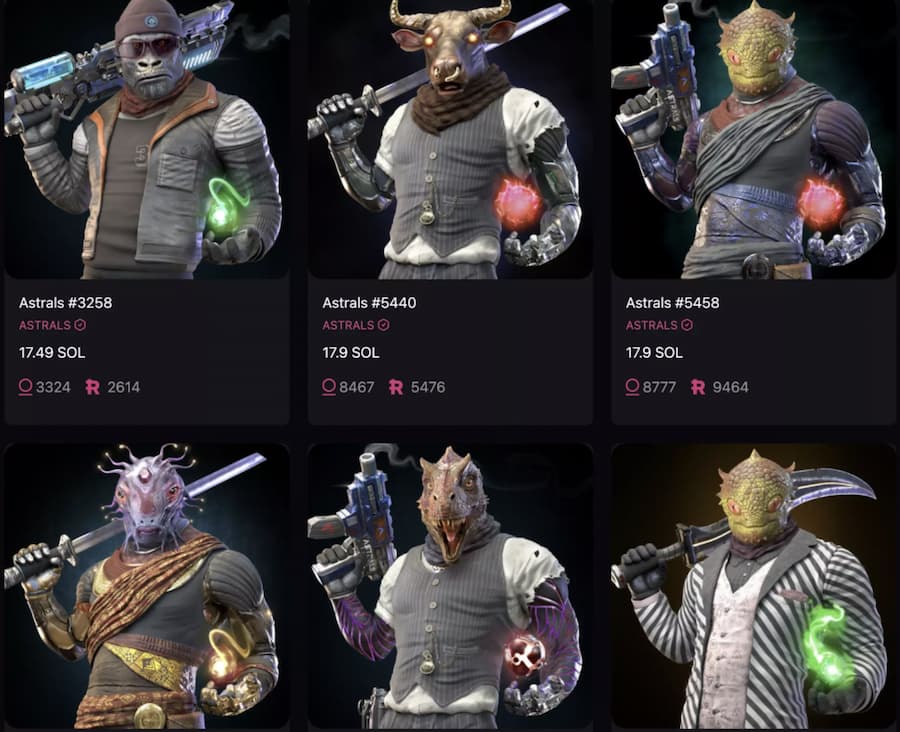The width and height of the screenshot is (900, 732).
Task: Open ASTRALS collection link under #5458
Action: tap(651, 325)
